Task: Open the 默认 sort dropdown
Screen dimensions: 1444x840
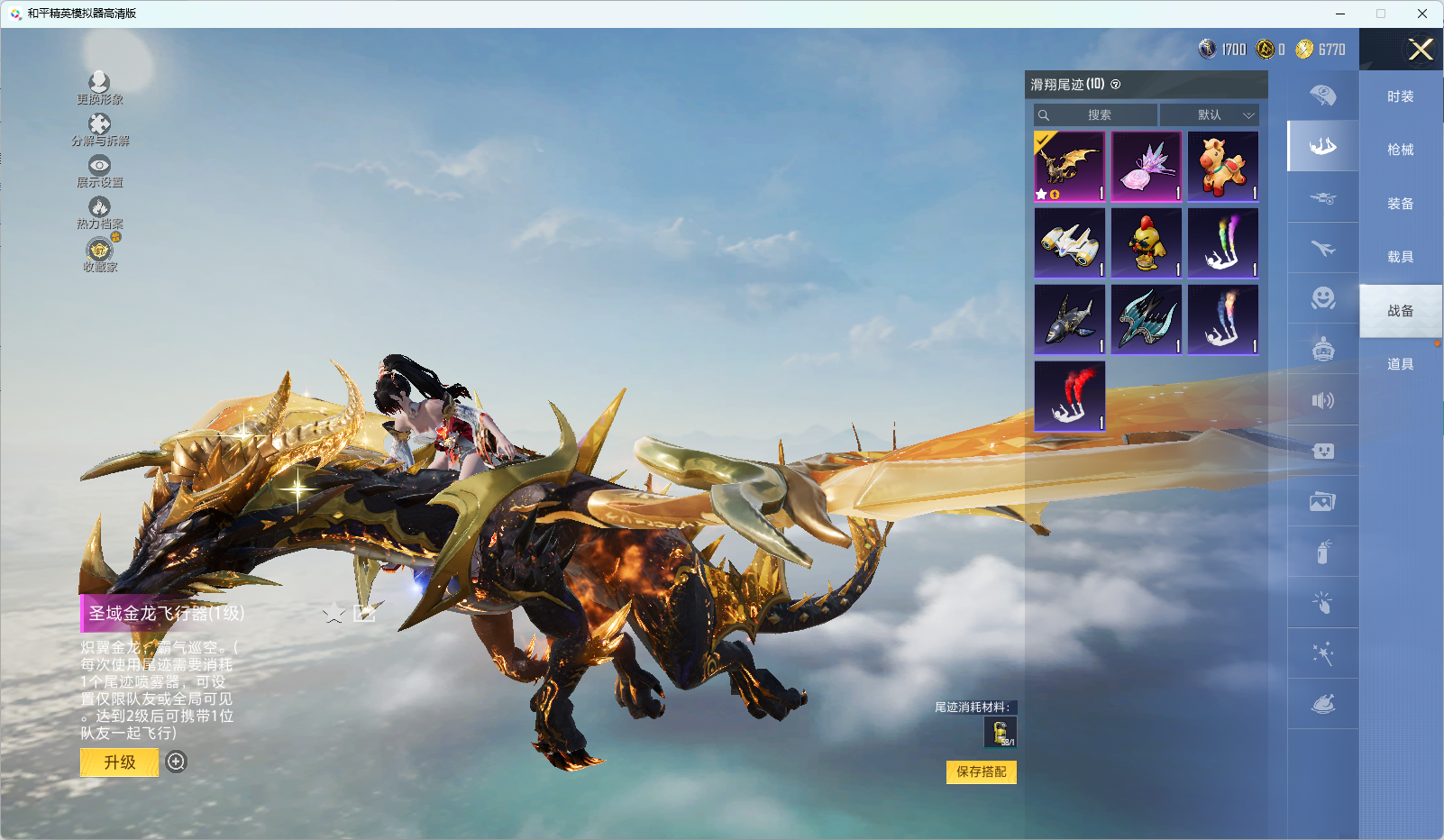Action: (1209, 115)
